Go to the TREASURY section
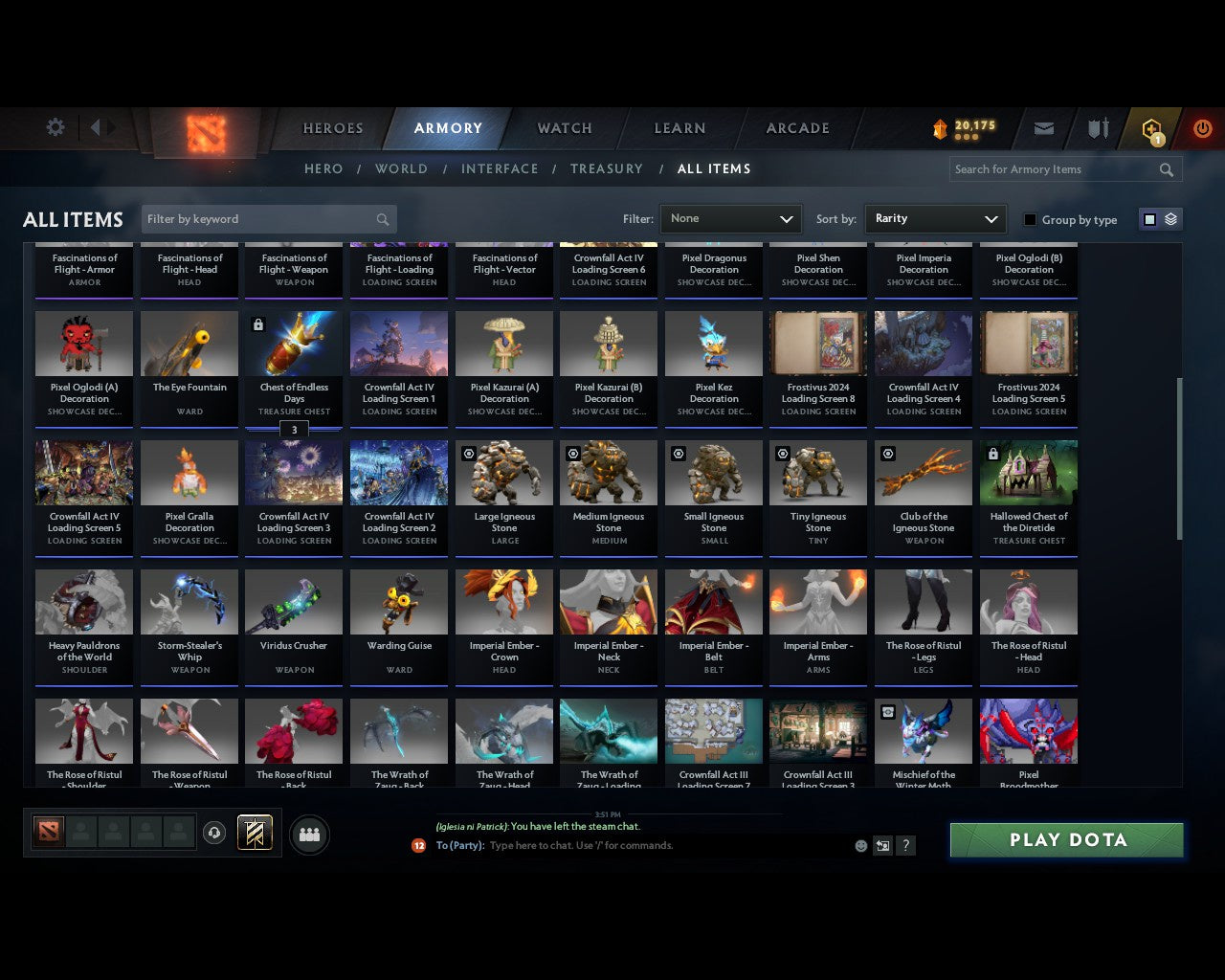Viewport: 1225px width, 980px height. pos(606,168)
